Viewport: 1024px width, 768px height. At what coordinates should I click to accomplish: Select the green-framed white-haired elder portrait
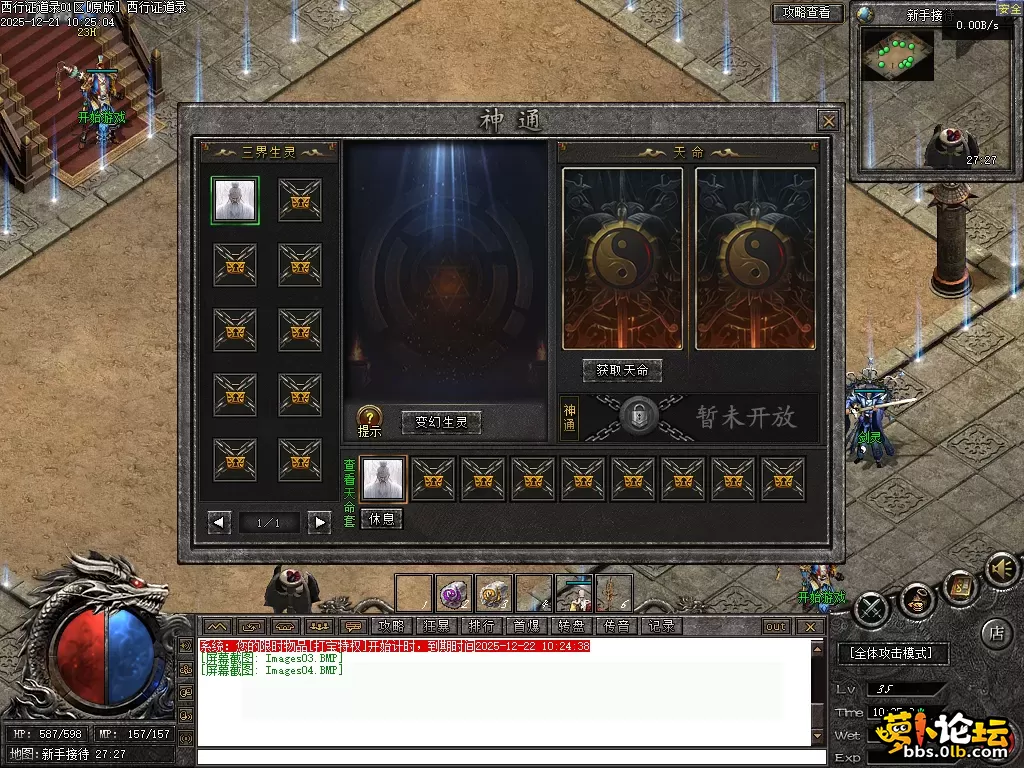pyautogui.click(x=235, y=200)
